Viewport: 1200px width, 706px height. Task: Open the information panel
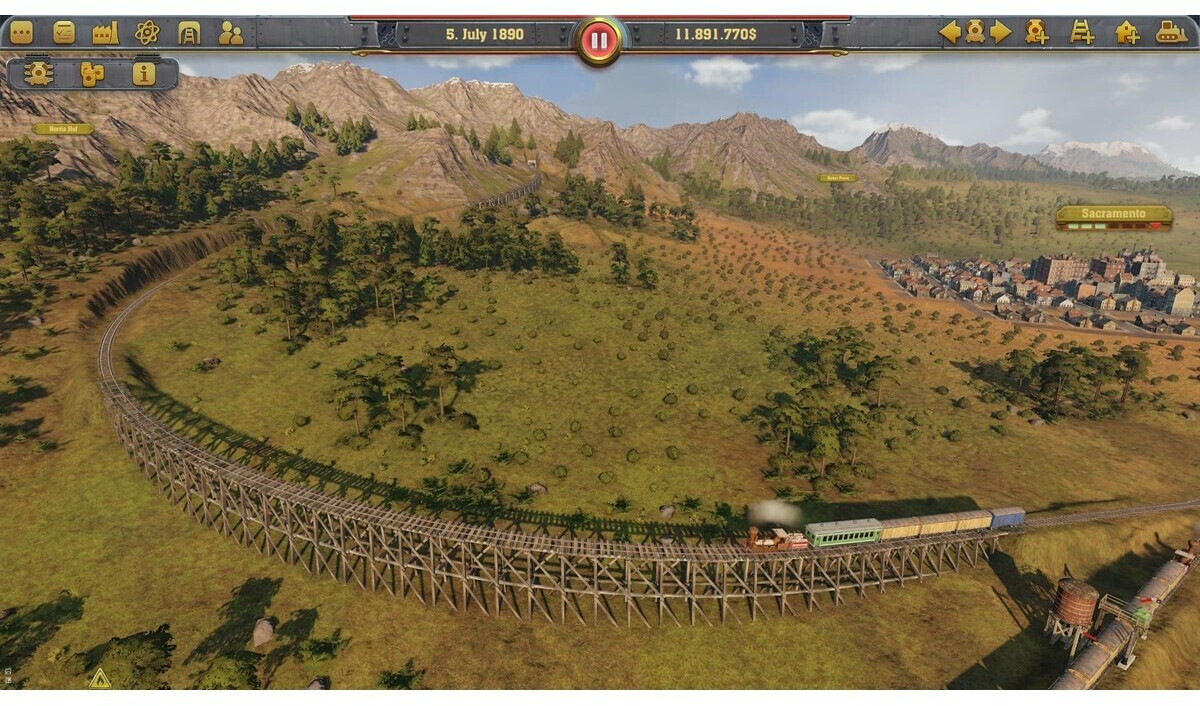(x=144, y=74)
